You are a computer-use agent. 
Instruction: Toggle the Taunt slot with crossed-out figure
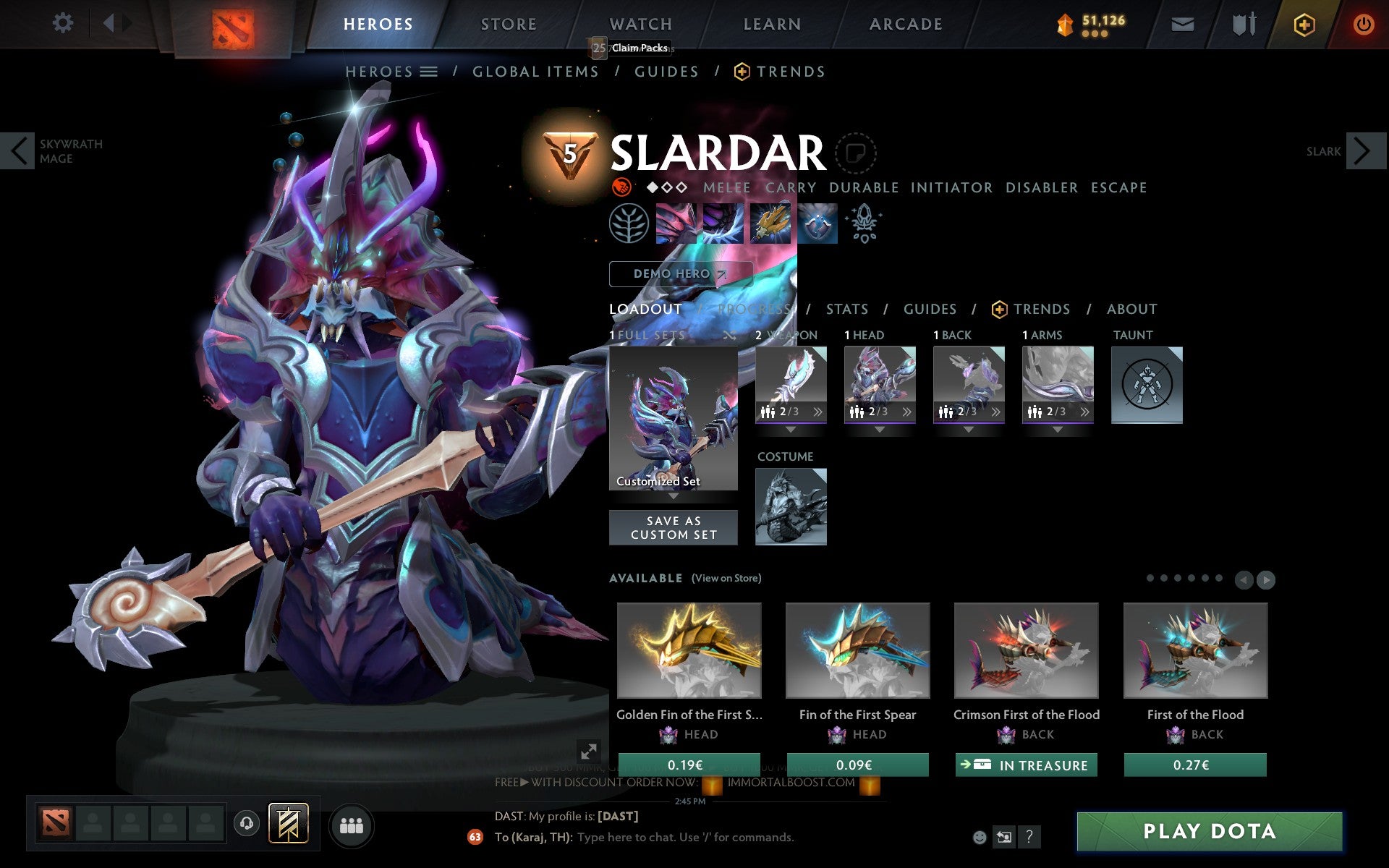click(1147, 385)
